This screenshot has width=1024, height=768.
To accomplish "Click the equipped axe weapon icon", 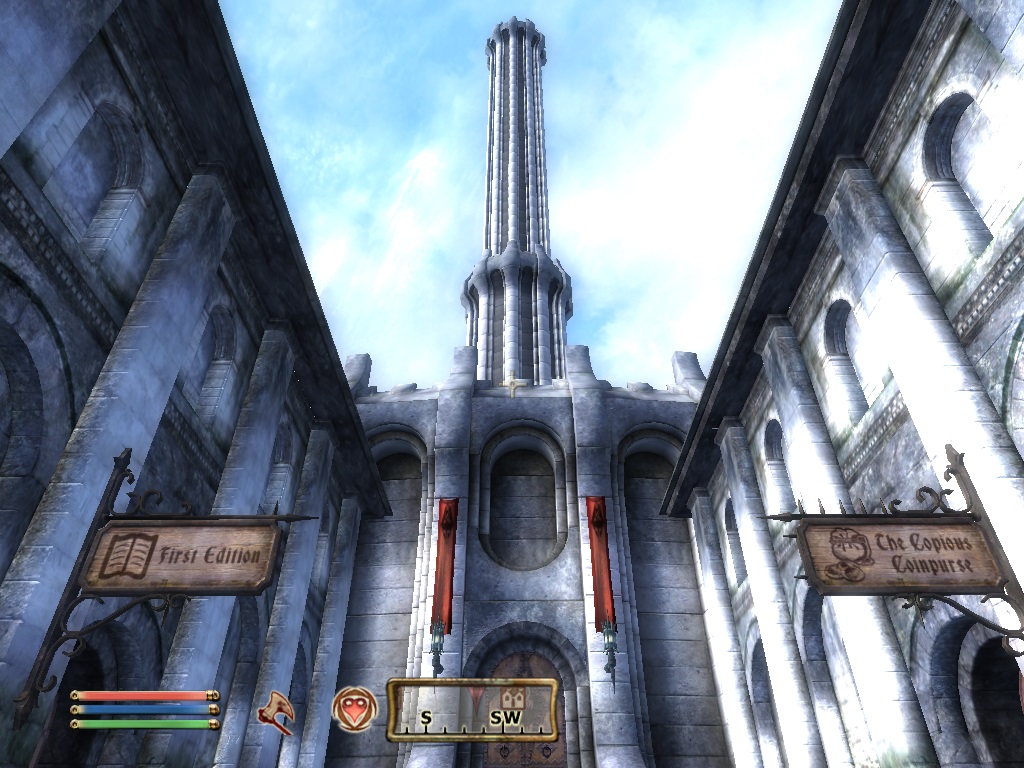I will [x=275, y=712].
